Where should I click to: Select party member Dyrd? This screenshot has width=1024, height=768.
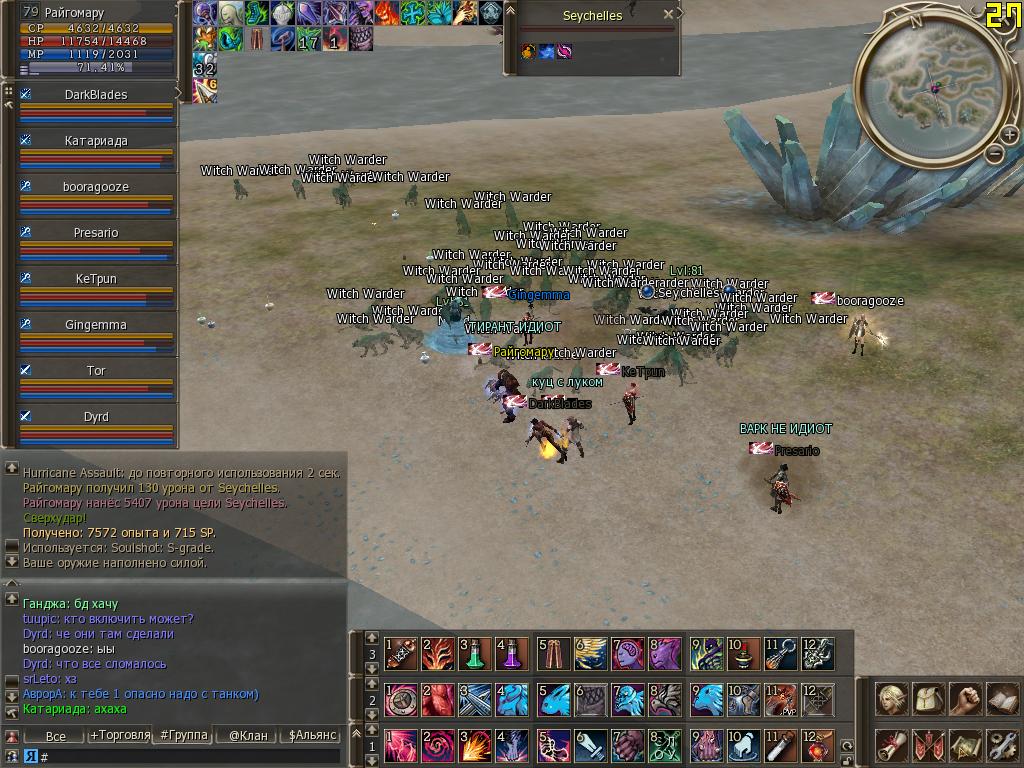click(96, 417)
